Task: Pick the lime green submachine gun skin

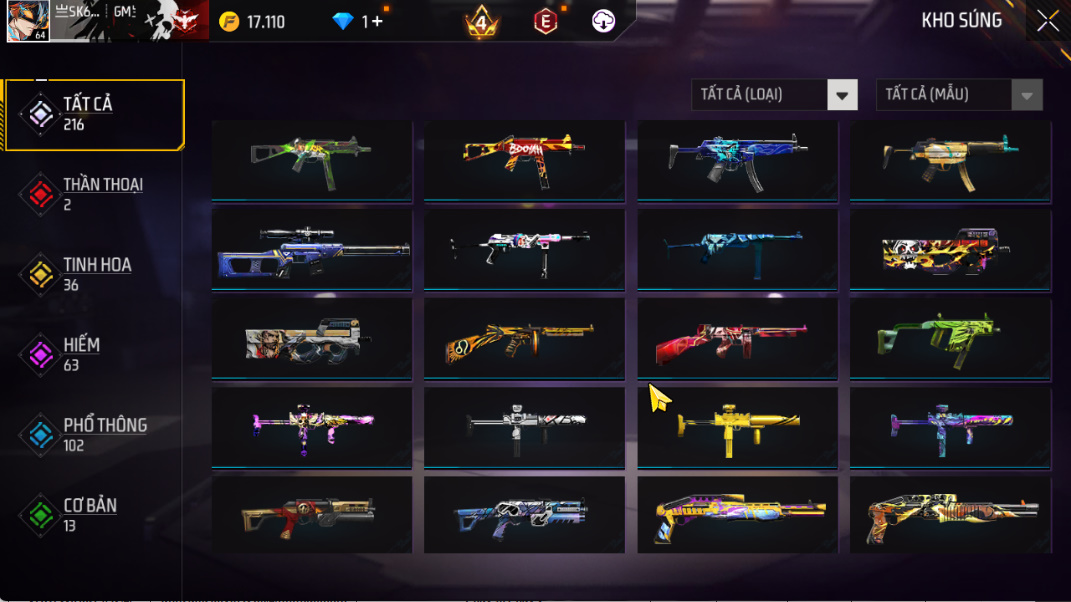Action: (950, 338)
